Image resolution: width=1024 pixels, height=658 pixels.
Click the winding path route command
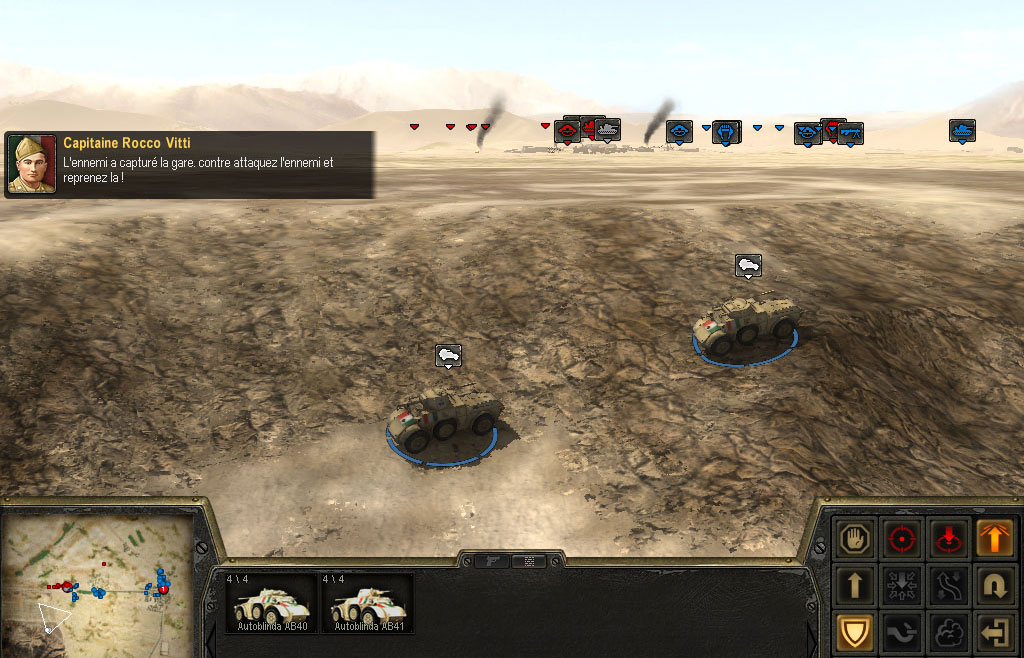948,585
